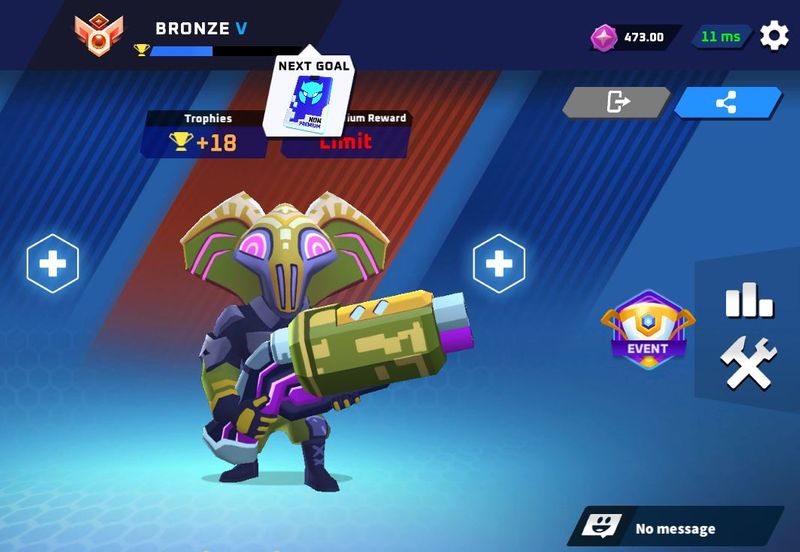Select the gray exit button
The height and width of the screenshot is (552, 800).
(617, 102)
